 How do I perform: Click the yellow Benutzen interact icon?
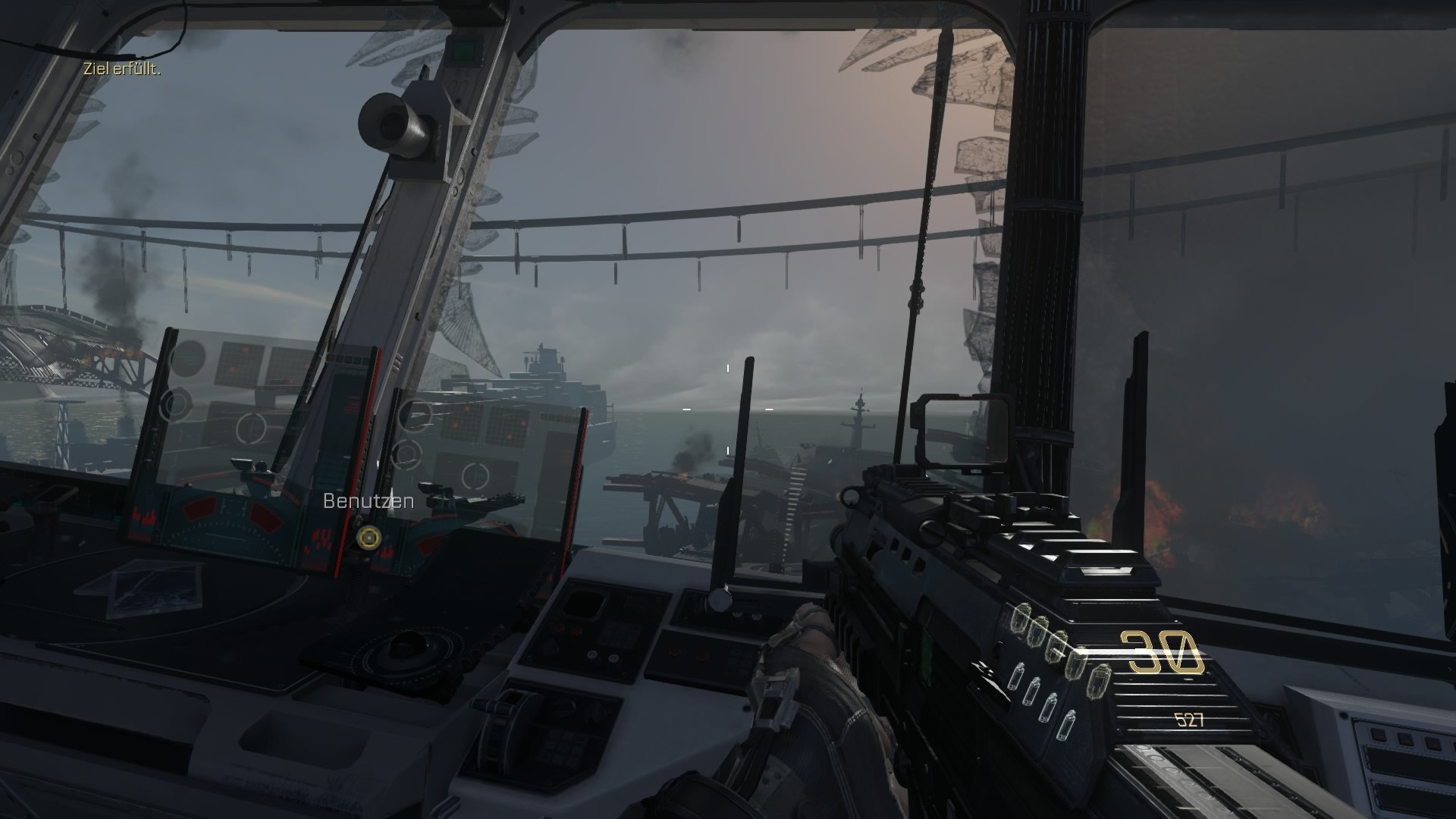click(x=369, y=538)
